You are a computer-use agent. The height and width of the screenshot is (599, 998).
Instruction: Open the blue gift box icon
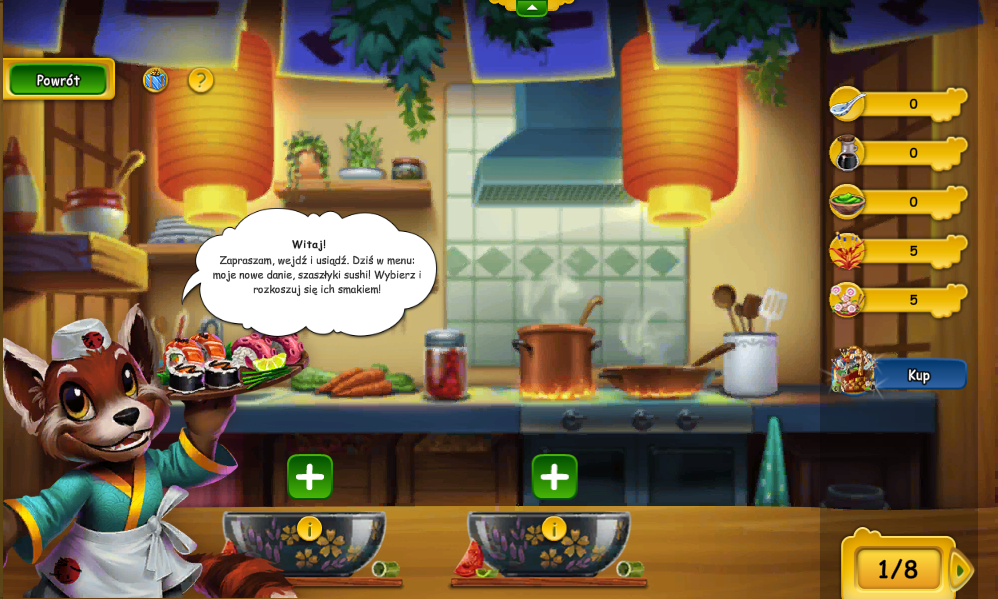[x=155, y=80]
